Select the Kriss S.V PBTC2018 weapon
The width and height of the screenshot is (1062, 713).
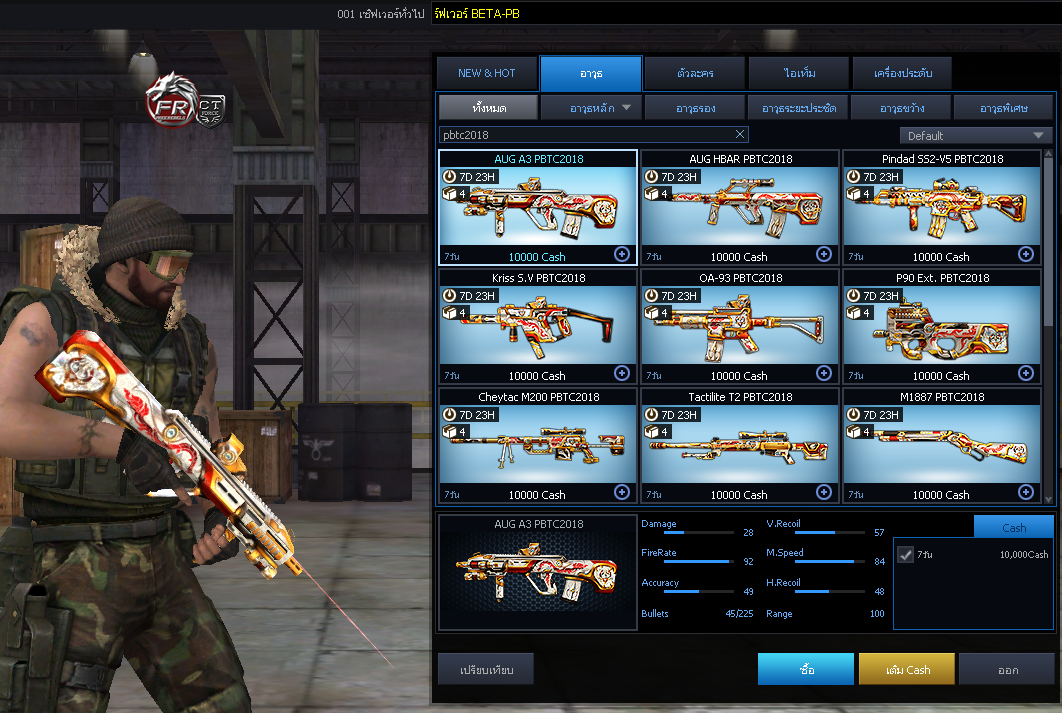tap(538, 326)
